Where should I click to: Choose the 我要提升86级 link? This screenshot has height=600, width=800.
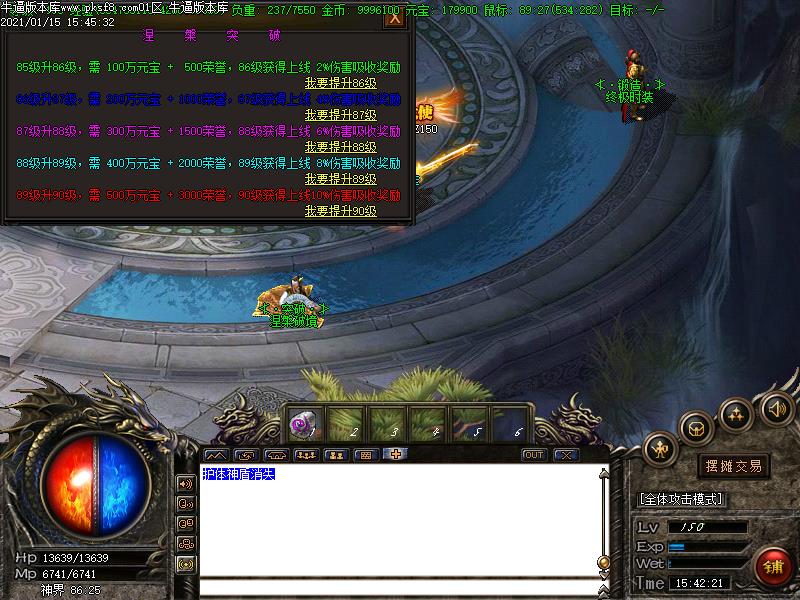click(340, 83)
